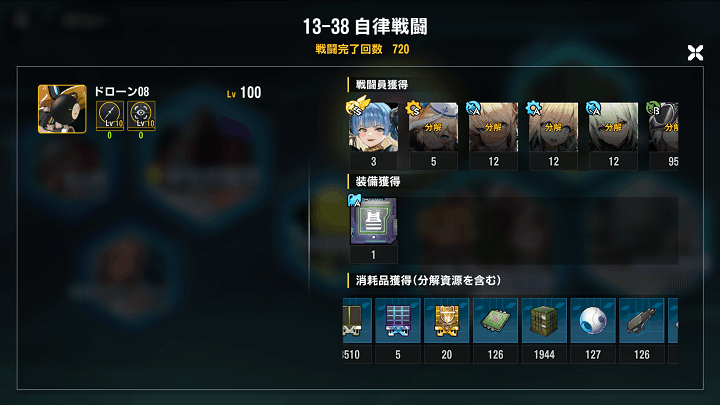Select the sailor-hat combatant with count 5

tap(432, 127)
